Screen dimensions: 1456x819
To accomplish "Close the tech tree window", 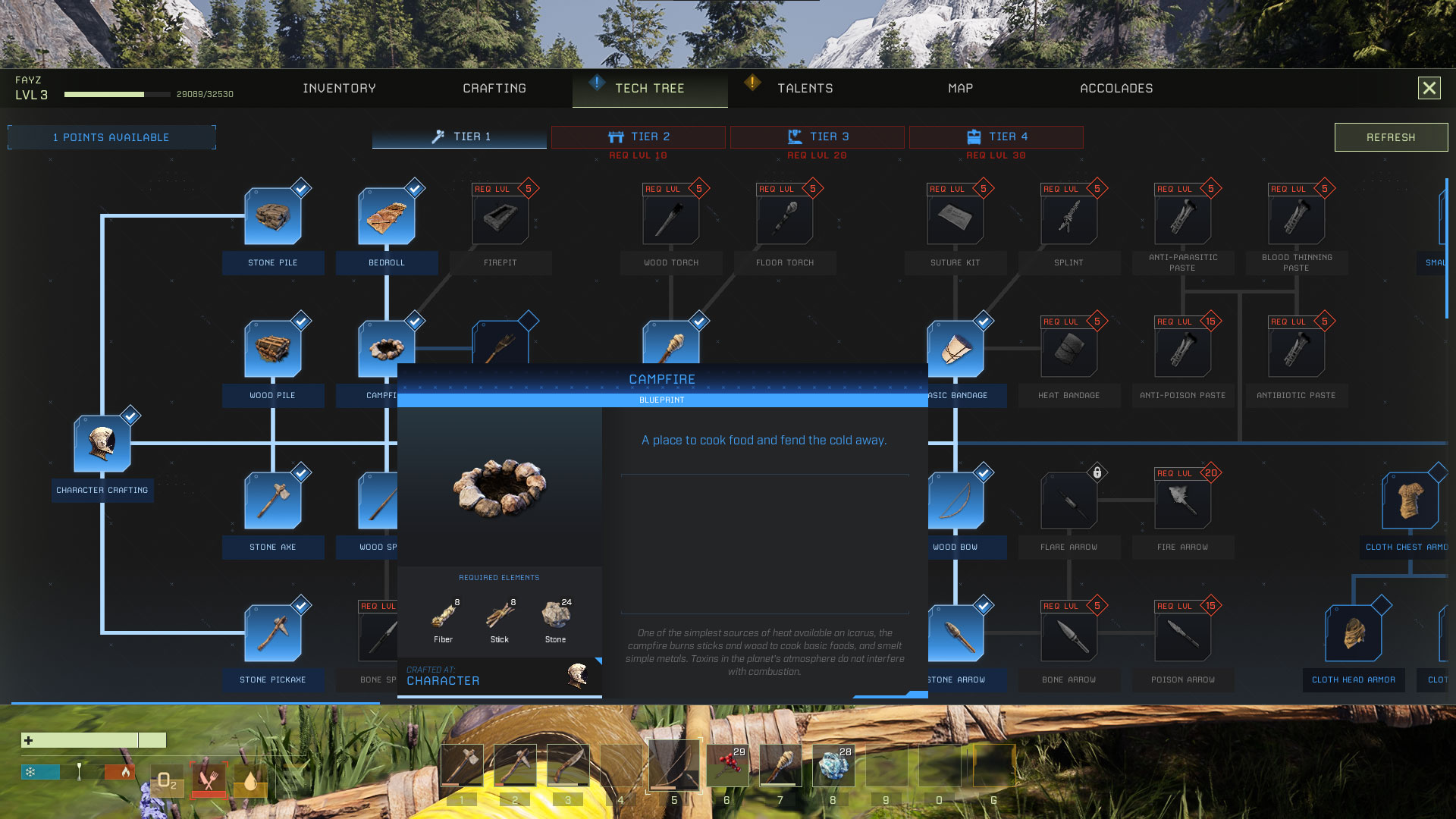I will (1429, 89).
